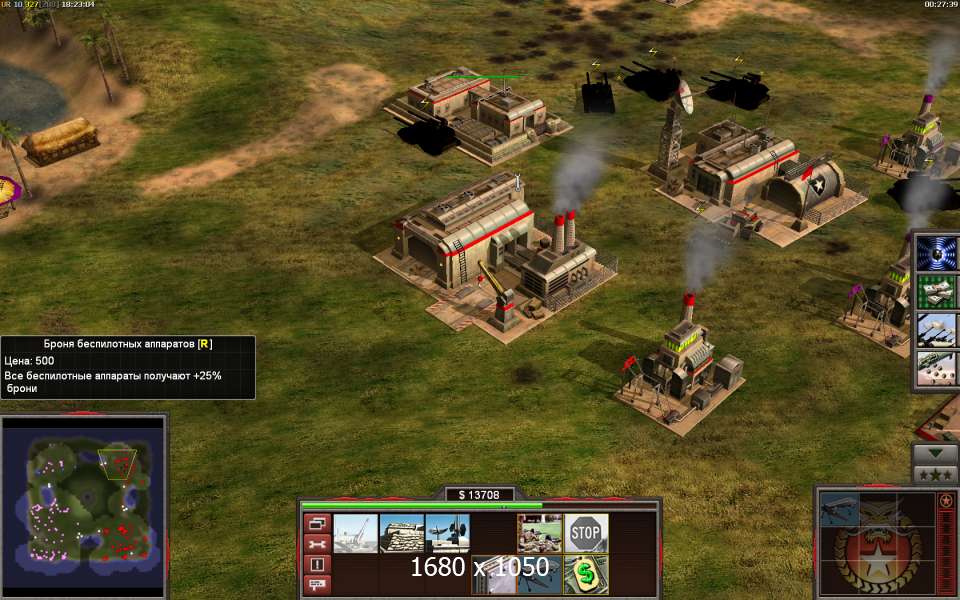The image size is (960, 600).
Task: Select the radar dish upgrade icon
Action: pyautogui.click(x=447, y=533)
